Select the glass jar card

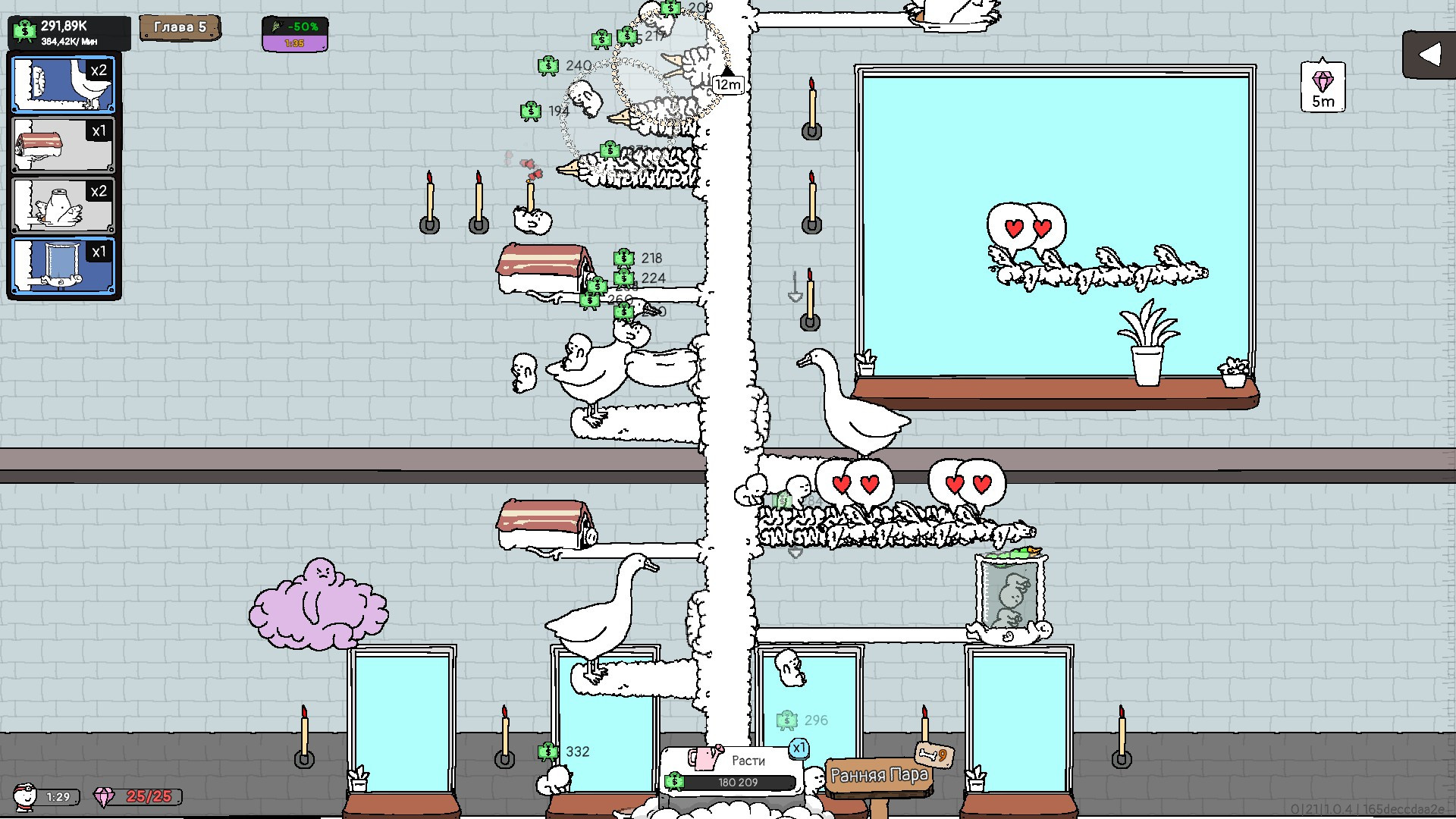(64, 266)
